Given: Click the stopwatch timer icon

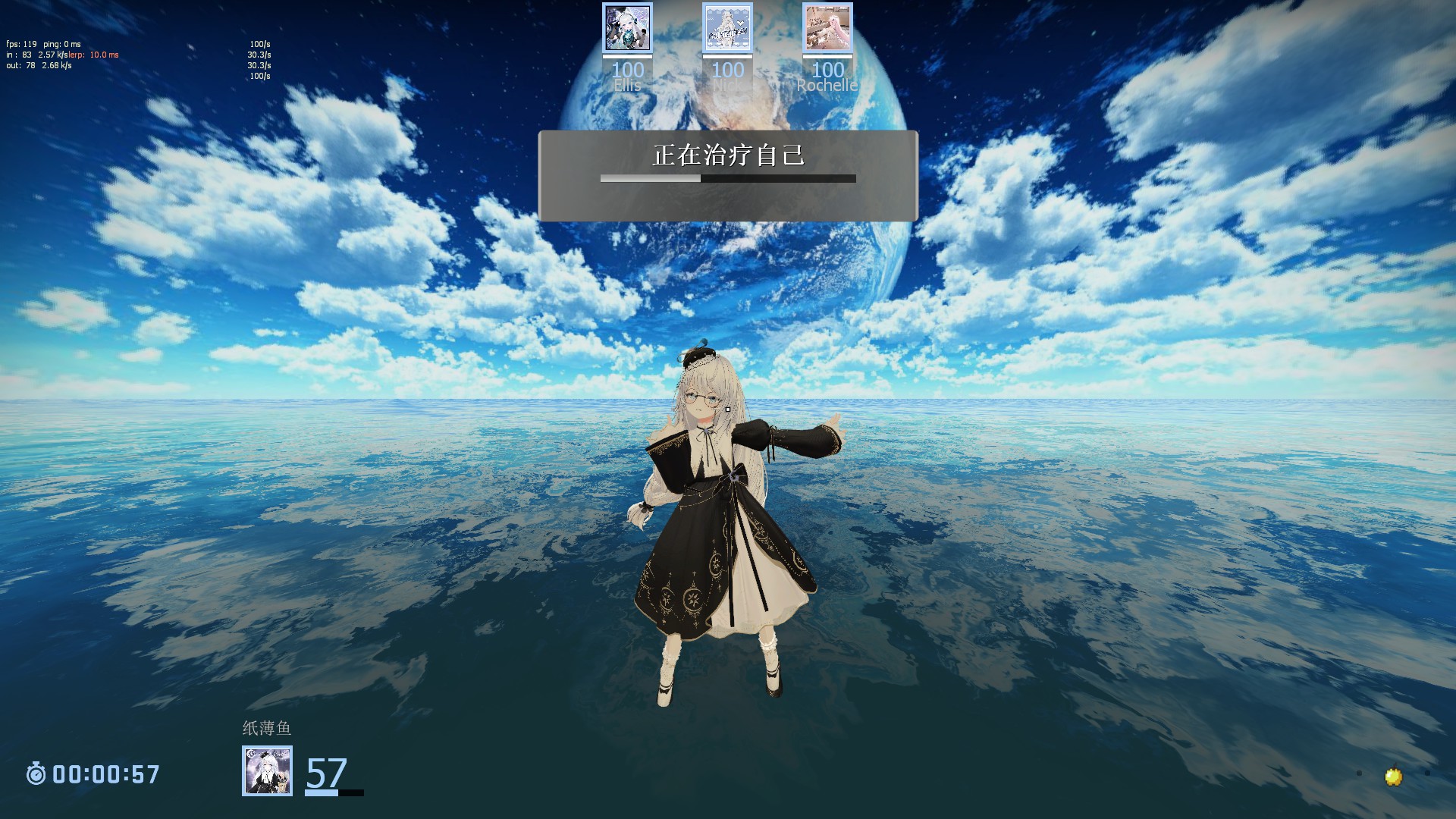Looking at the screenshot, I should click(36, 773).
